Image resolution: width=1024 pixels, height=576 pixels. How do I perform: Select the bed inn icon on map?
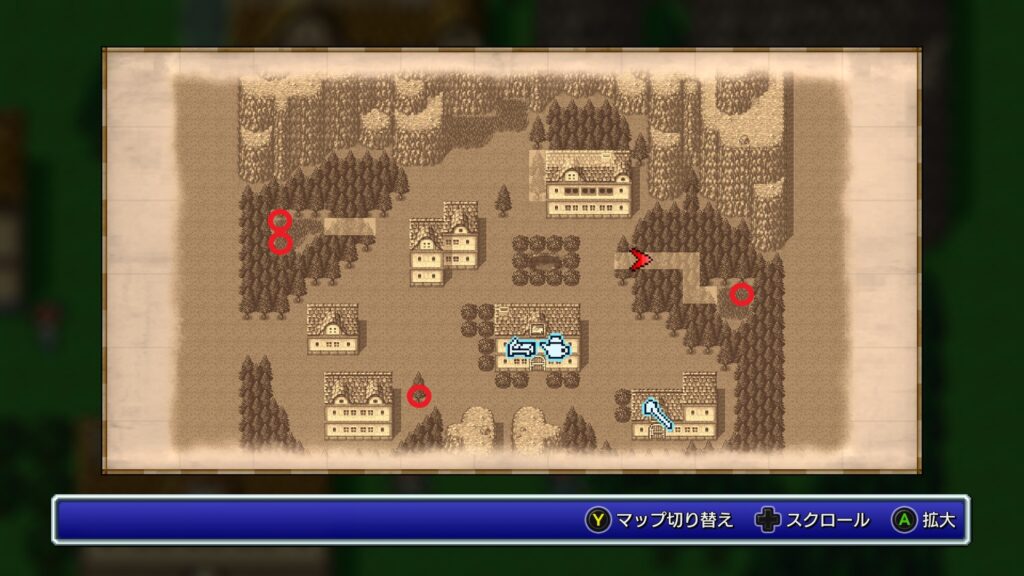tap(521, 348)
